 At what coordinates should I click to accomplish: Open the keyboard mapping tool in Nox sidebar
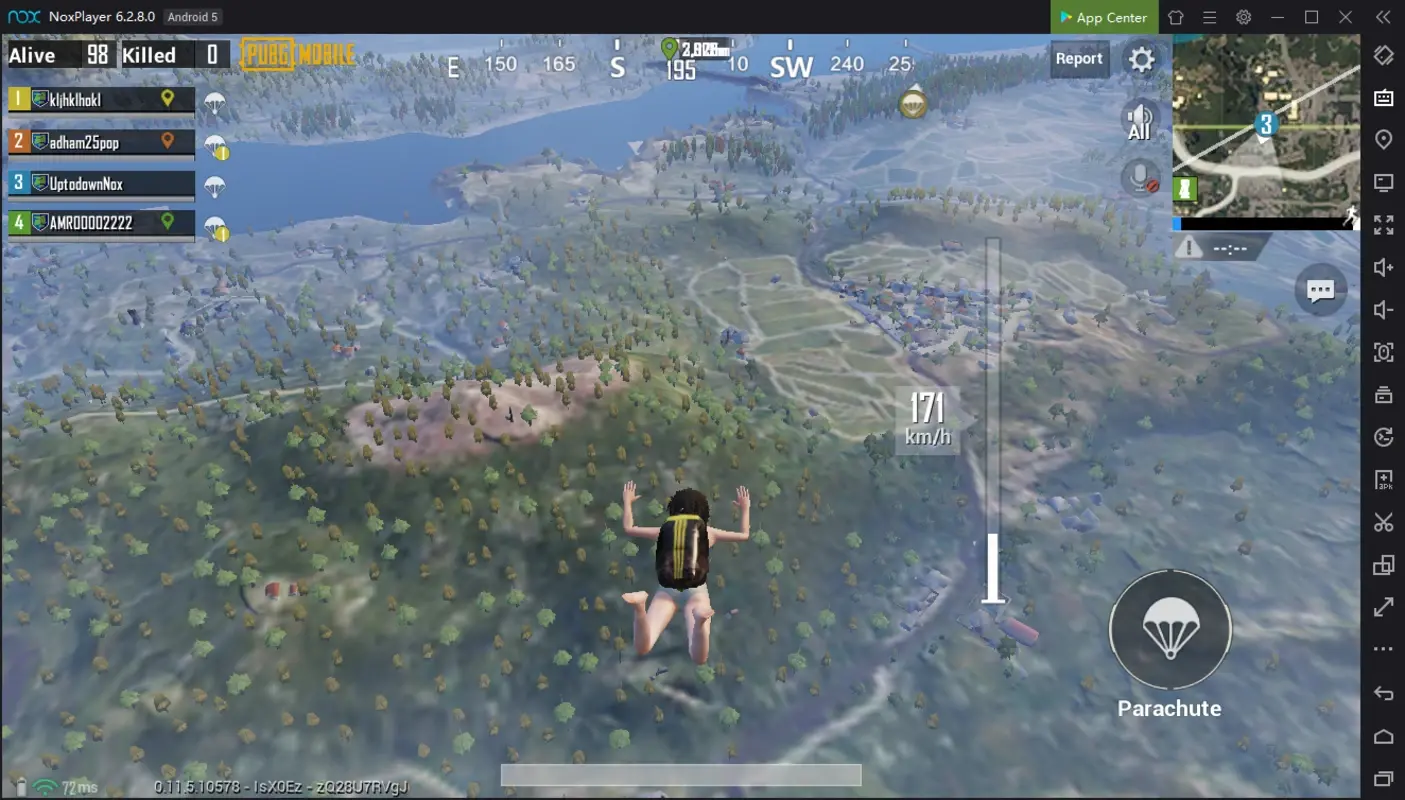[x=1383, y=96]
